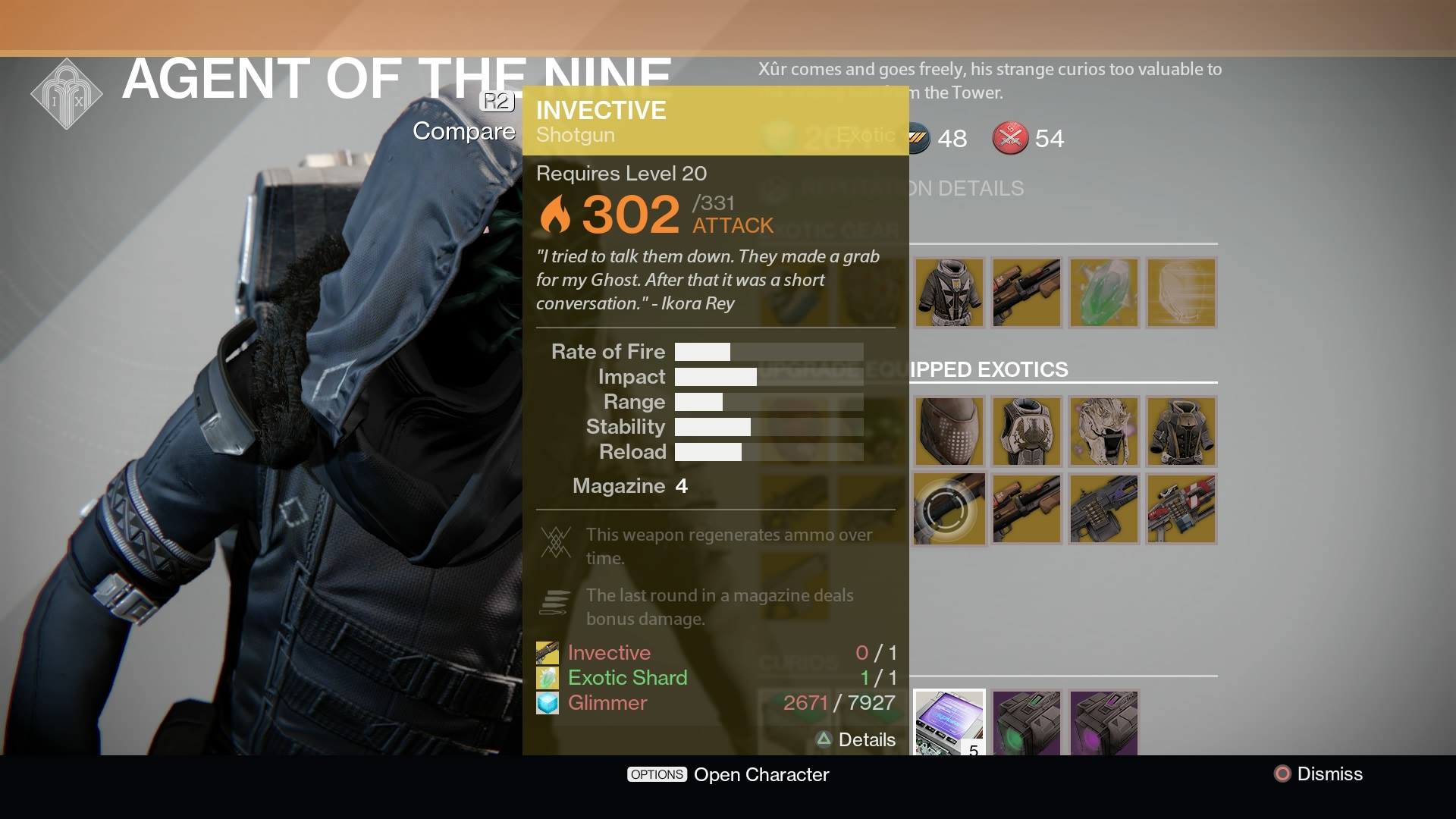1456x819 pixels.
Task: Click the Exotic Shard cost icon in the tooltip
Action: 548,678
